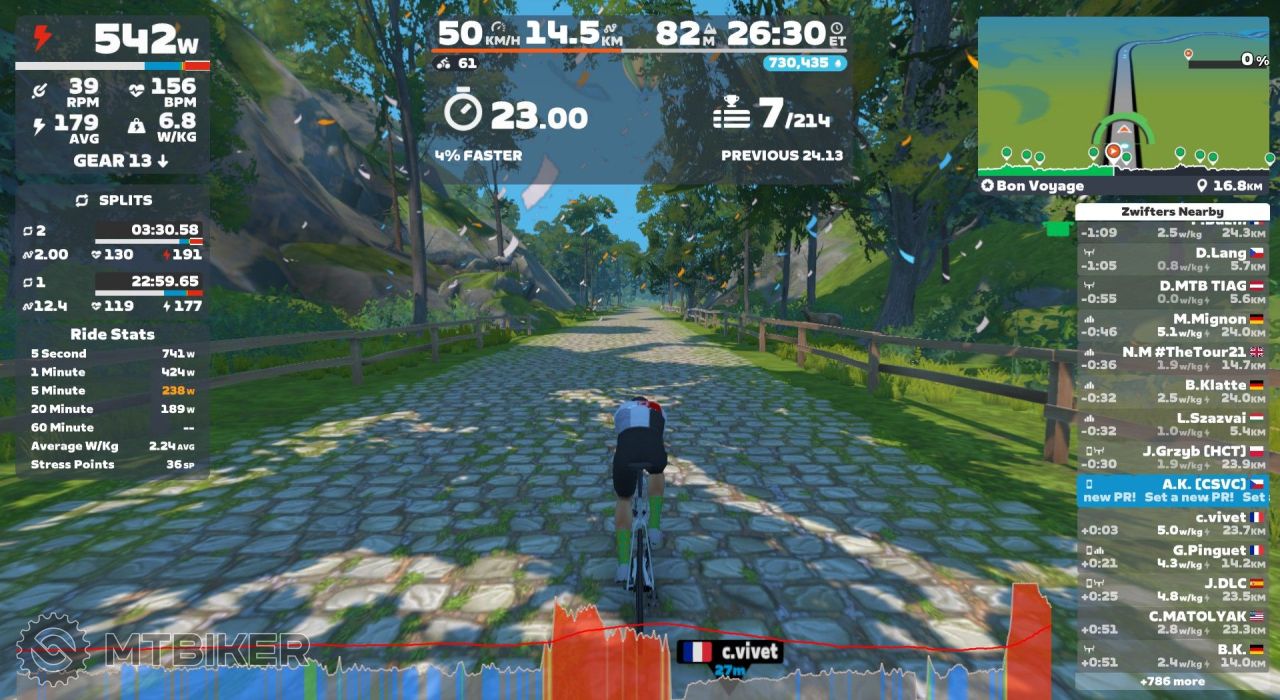
Task: Select the Bon Voyage elevation profile
Action: [x=1125, y=160]
